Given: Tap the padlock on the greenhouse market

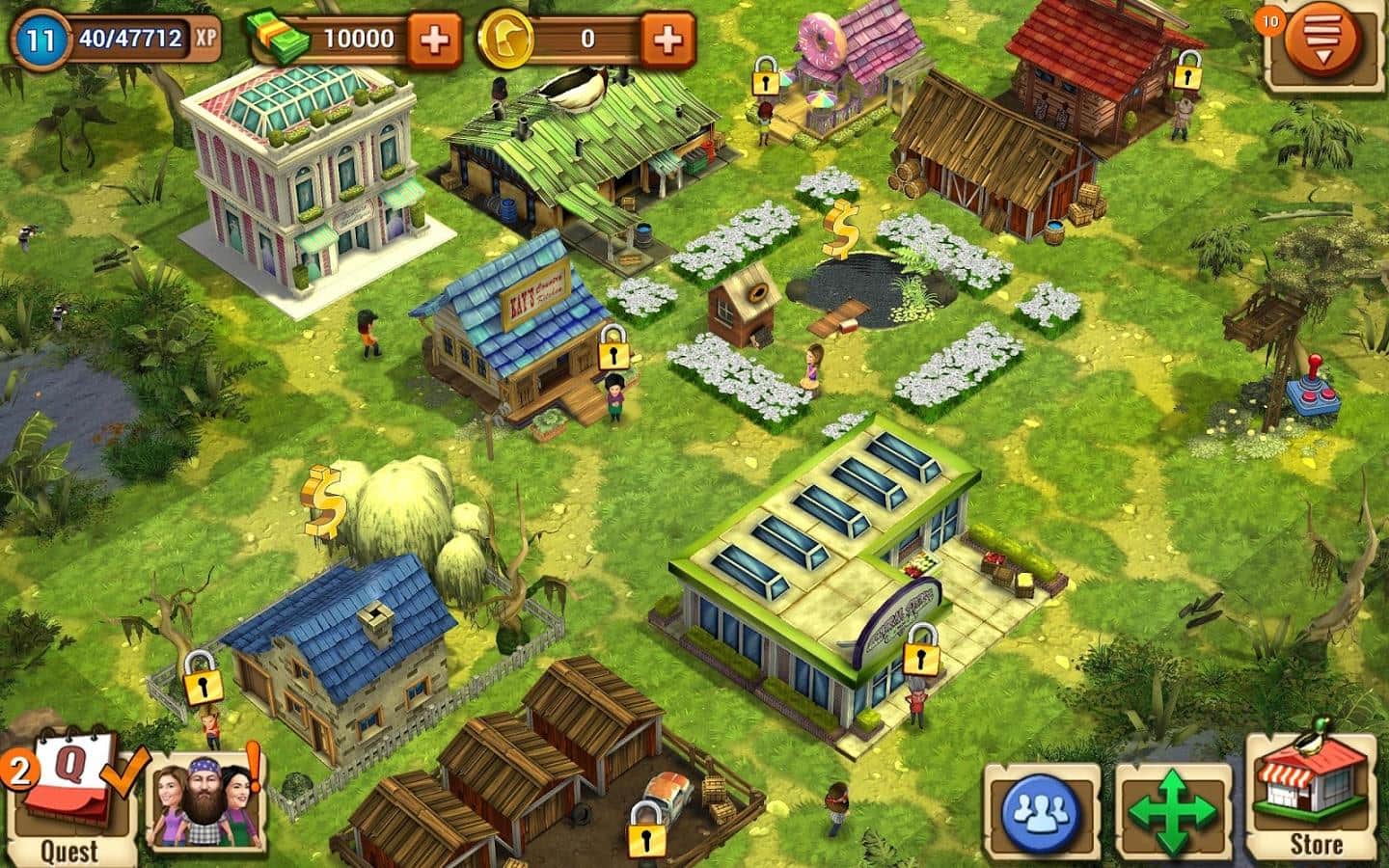Looking at the screenshot, I should (x=921, y=649).
